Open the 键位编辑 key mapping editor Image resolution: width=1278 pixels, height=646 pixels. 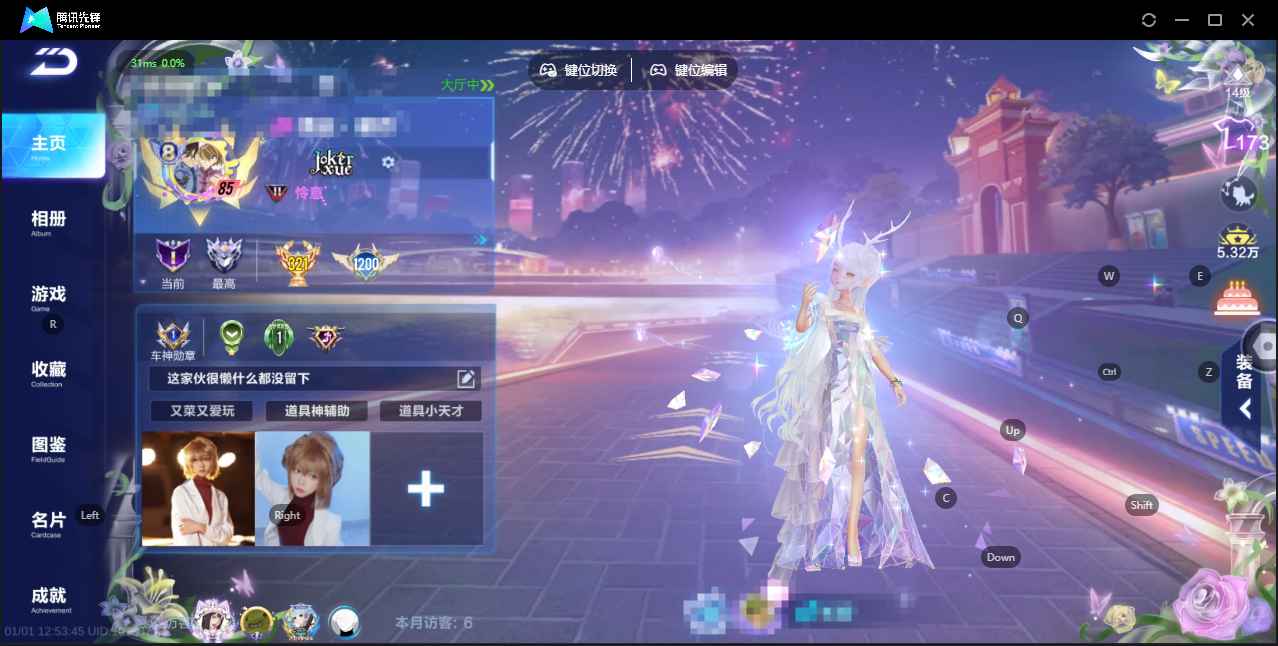689,71
